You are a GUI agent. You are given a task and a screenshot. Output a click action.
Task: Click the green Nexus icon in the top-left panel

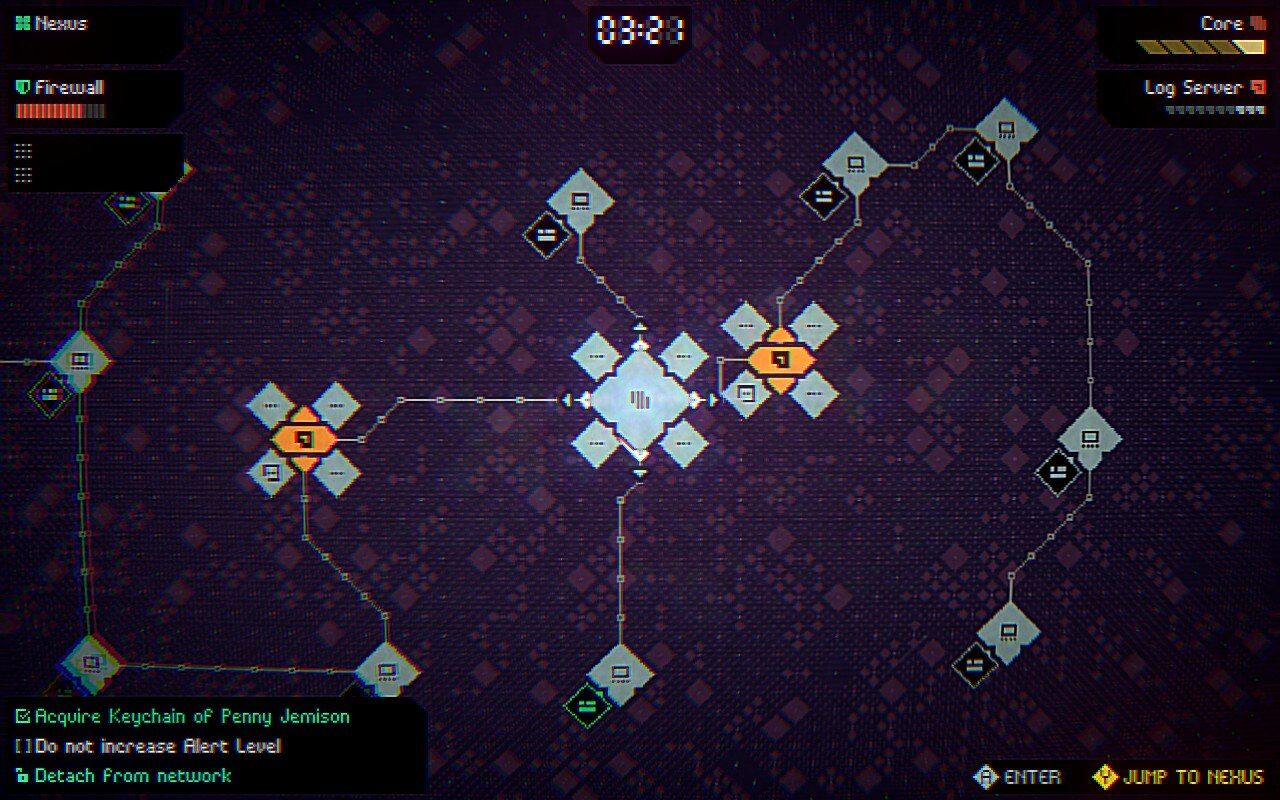point(22,22)
